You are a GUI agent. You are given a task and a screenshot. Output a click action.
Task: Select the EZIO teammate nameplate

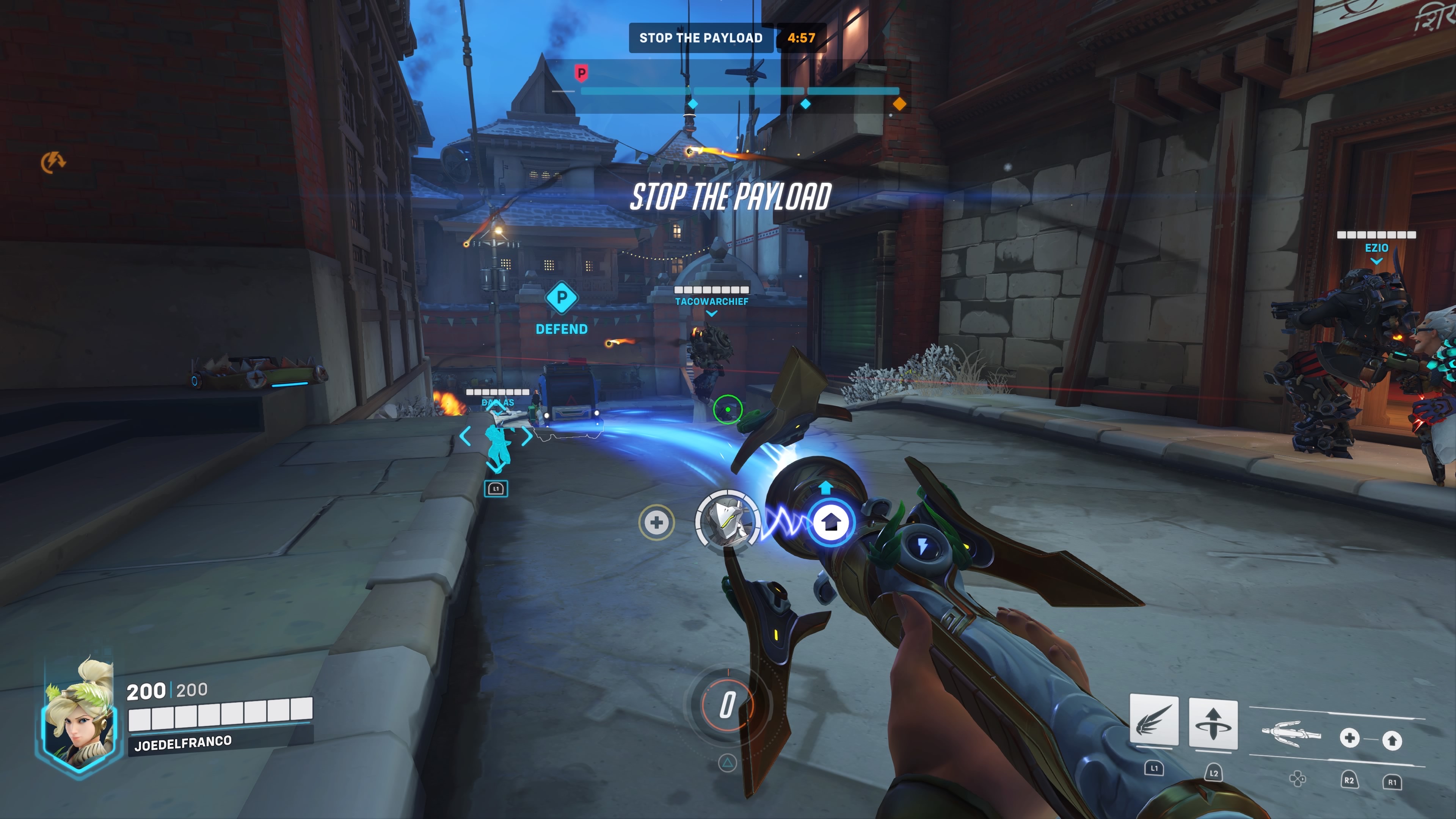pyautogui.click(x=1376, y=248)
